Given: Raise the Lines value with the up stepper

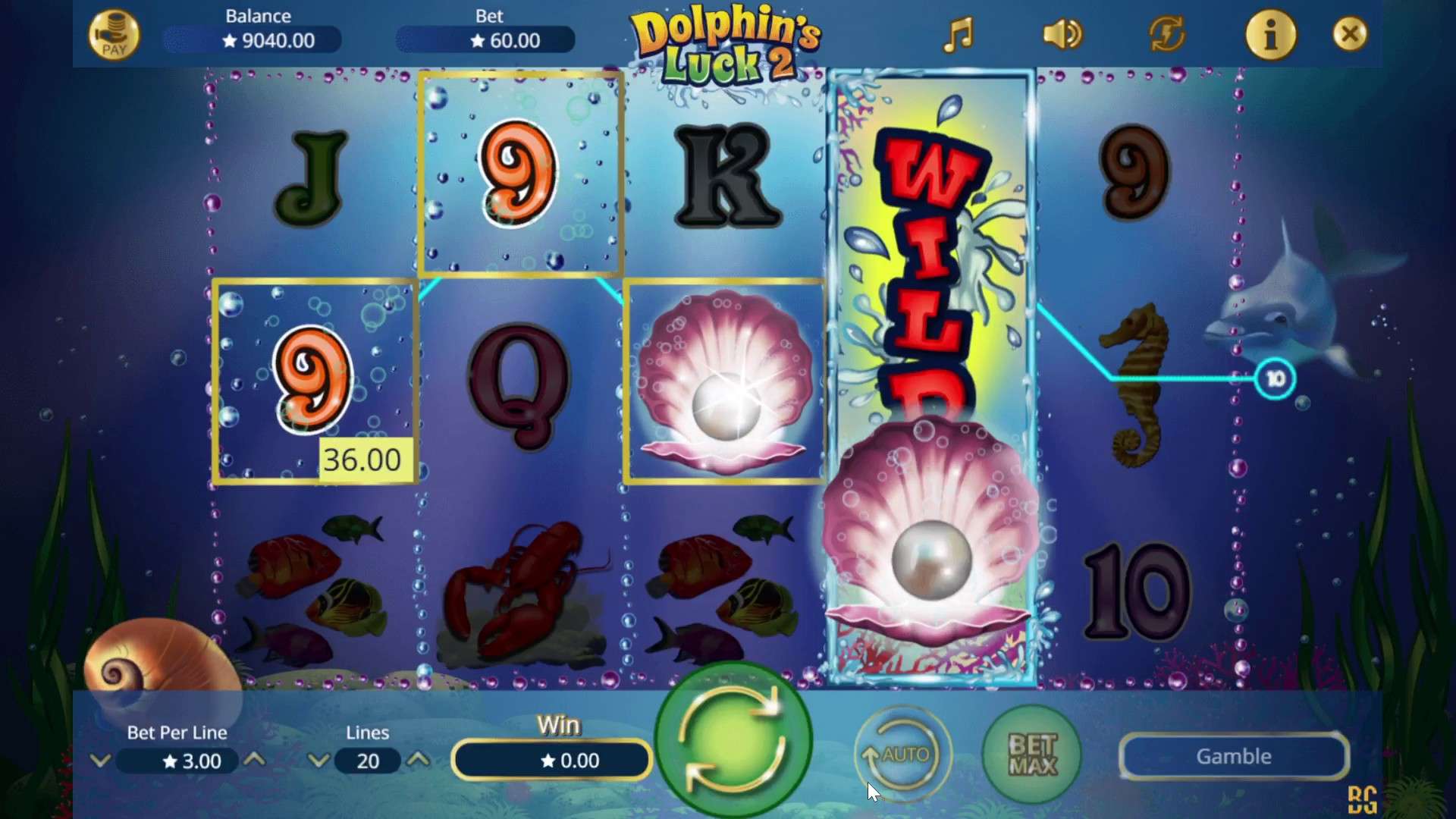Looking at the screenshot, I should pos(419,761).
